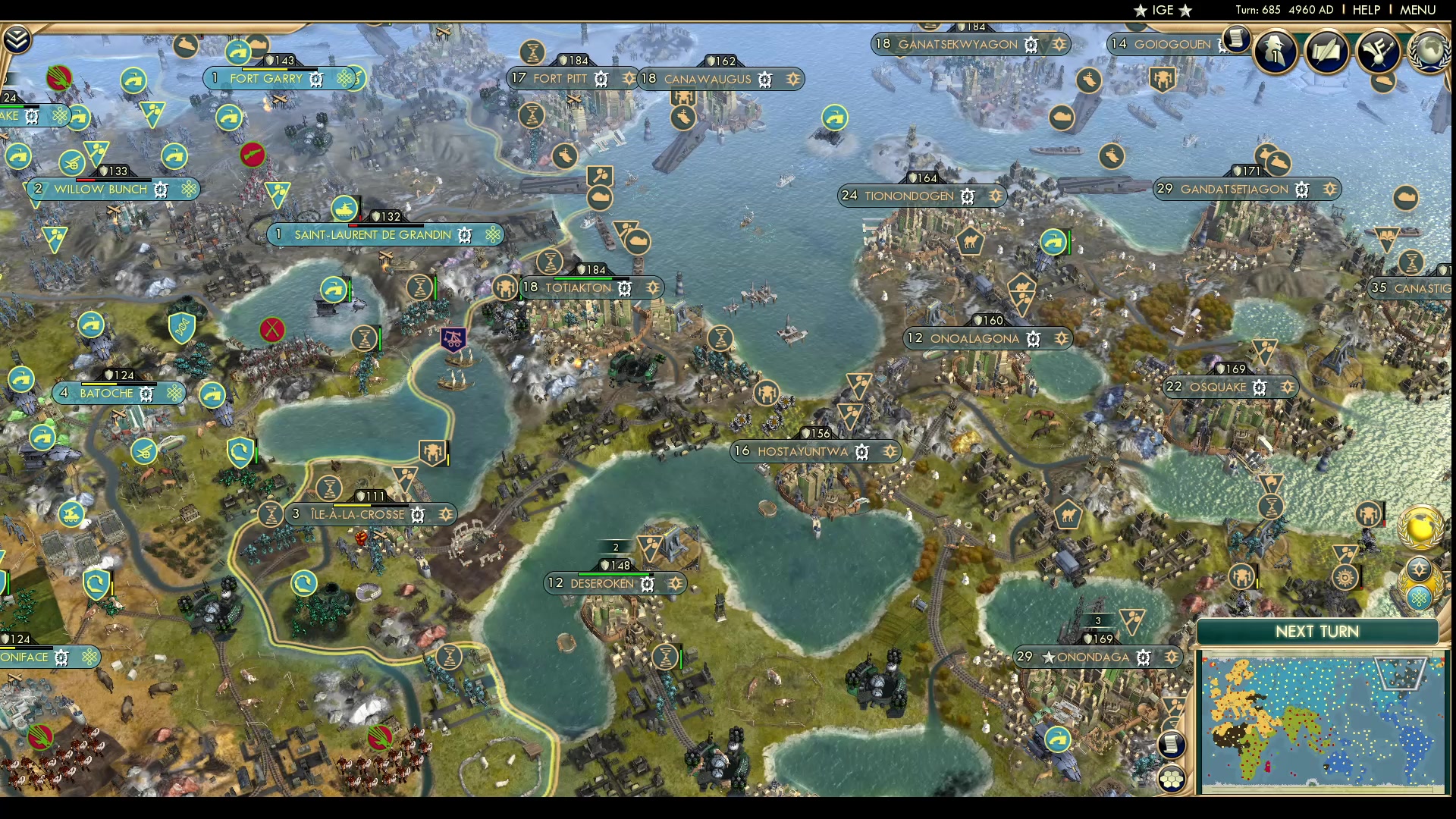Screen dimensions: 1456x819
Task: Open the Espionage Overview spy icon
Action: tap(1275, 52)
